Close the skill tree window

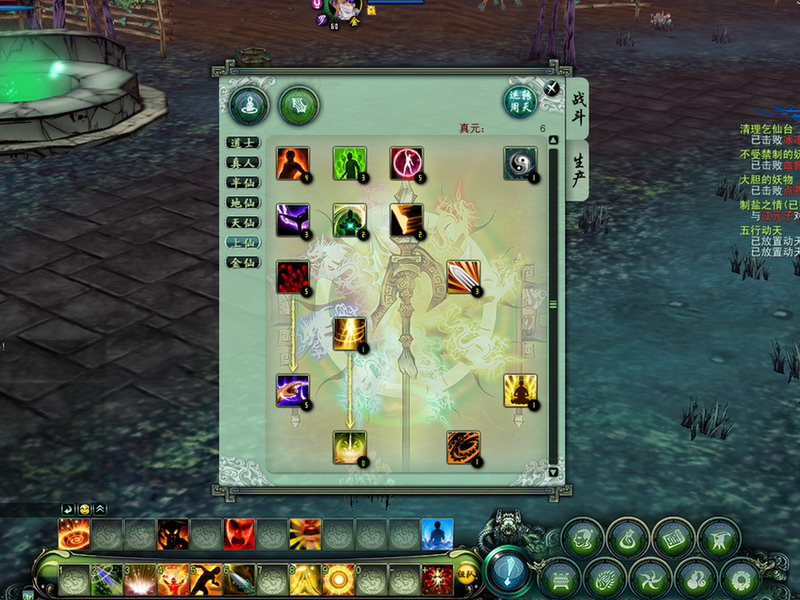(552, 88)
